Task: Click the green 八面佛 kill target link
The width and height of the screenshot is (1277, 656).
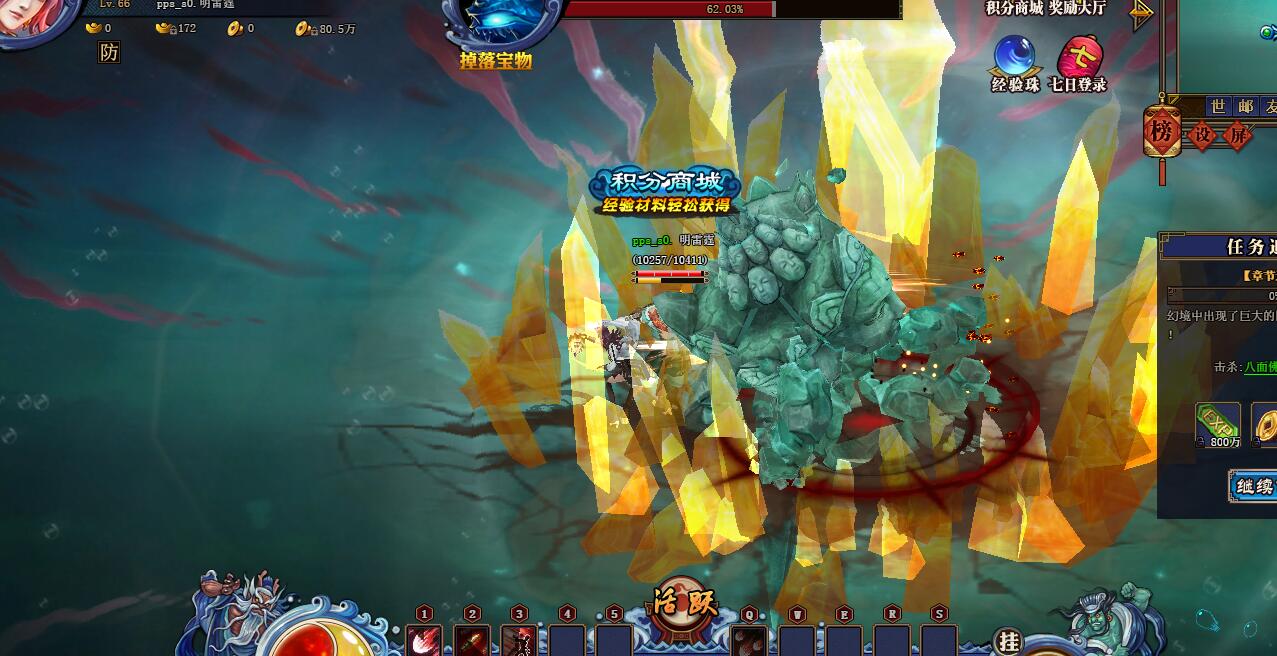Action: (x=1260, y=367)
